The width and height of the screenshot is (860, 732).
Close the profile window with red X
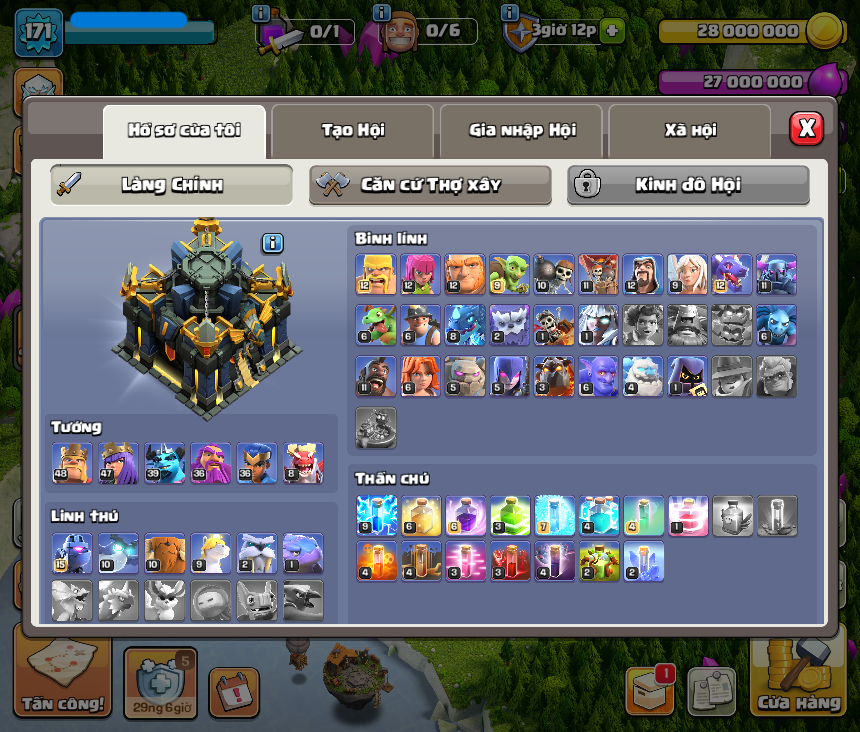coord(806,129)
